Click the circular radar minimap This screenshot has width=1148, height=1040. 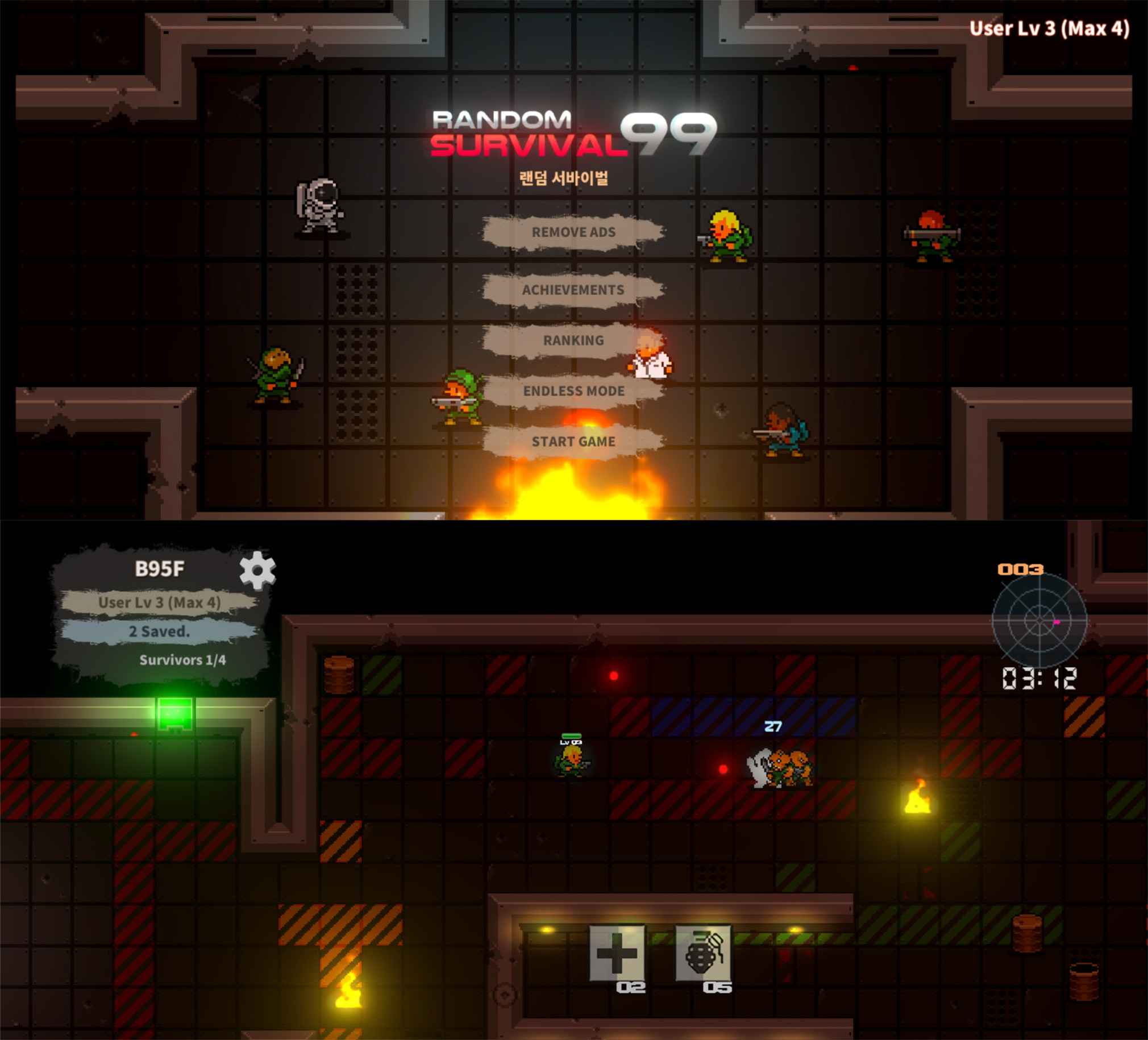(1039, 619)
